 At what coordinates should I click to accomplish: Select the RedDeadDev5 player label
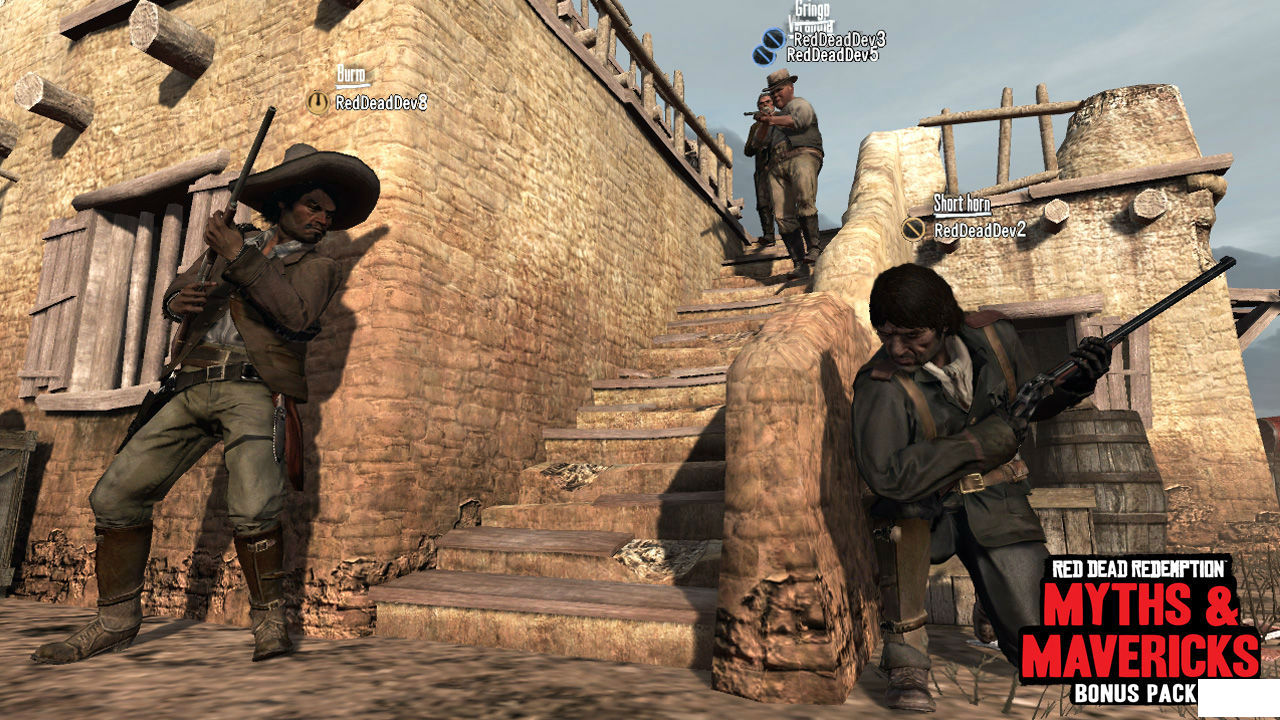pos(832,55)
